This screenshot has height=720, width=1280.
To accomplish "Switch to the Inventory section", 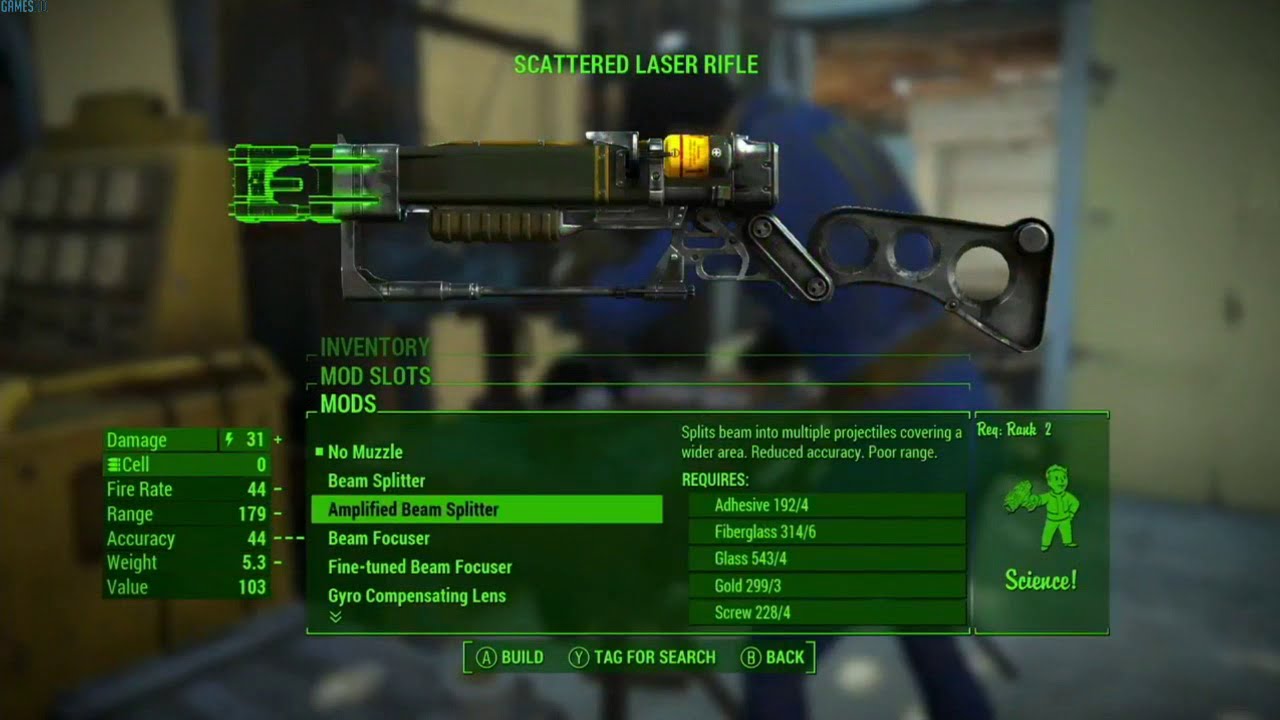I will pyautogui.click(x=374, y=347).
